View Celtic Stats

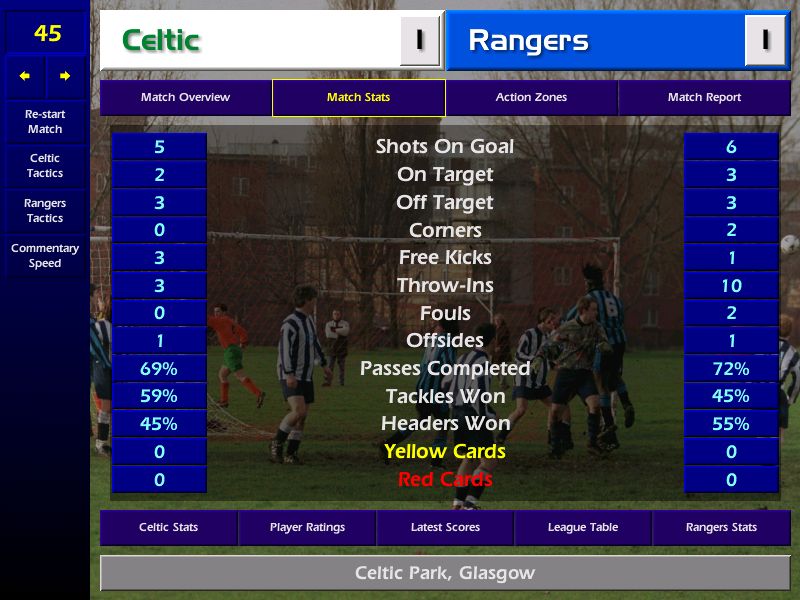tap(168, 527)
